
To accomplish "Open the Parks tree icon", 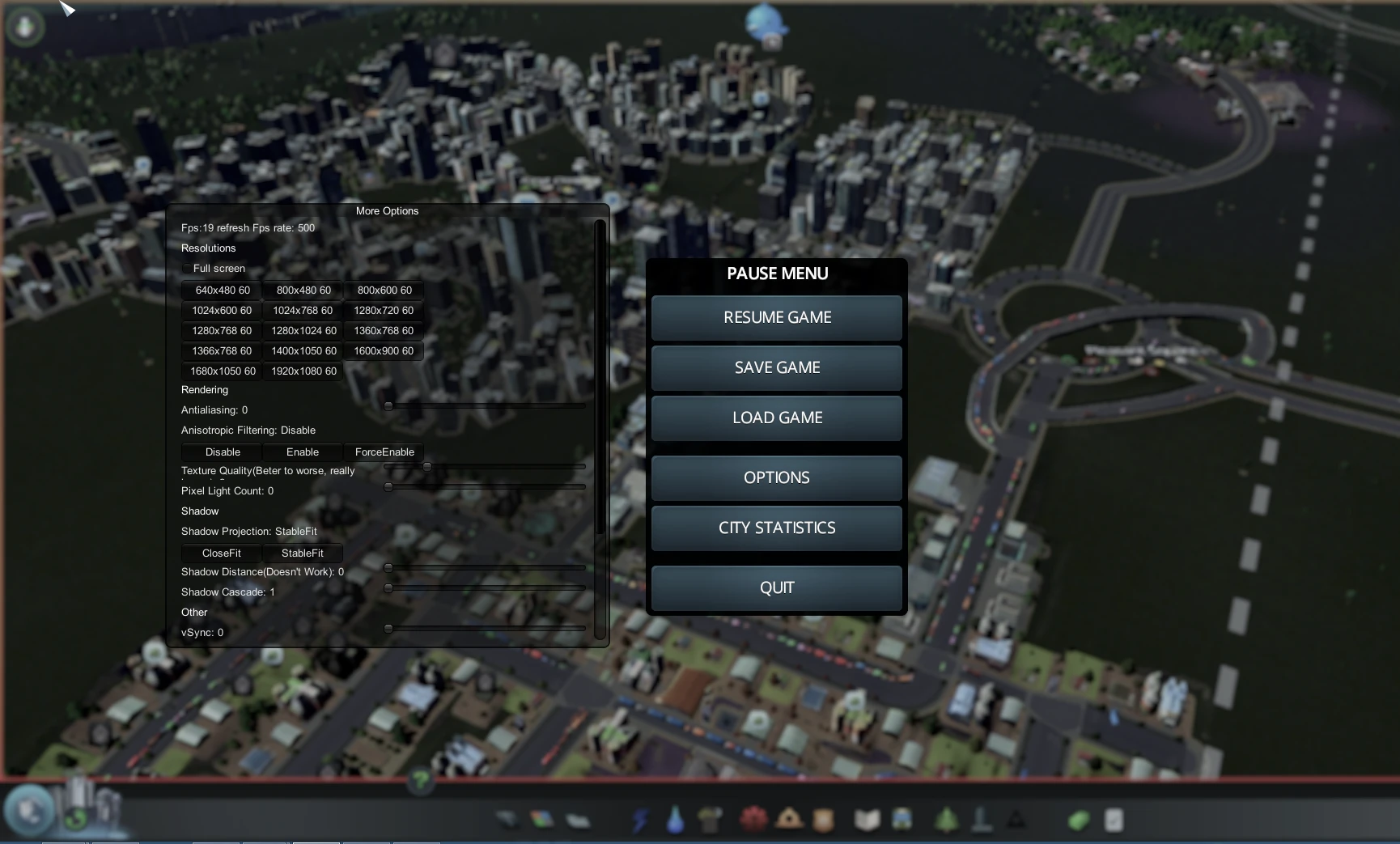I will [948, 820].
